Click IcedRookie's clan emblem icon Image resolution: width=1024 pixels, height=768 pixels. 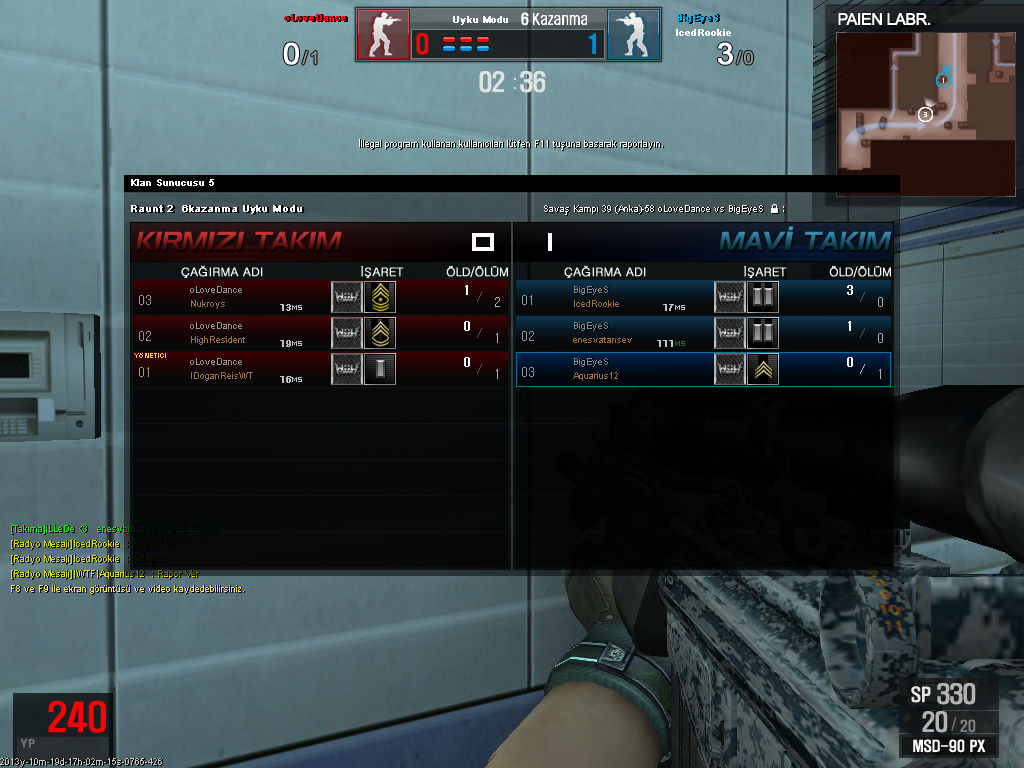point(729,297)
